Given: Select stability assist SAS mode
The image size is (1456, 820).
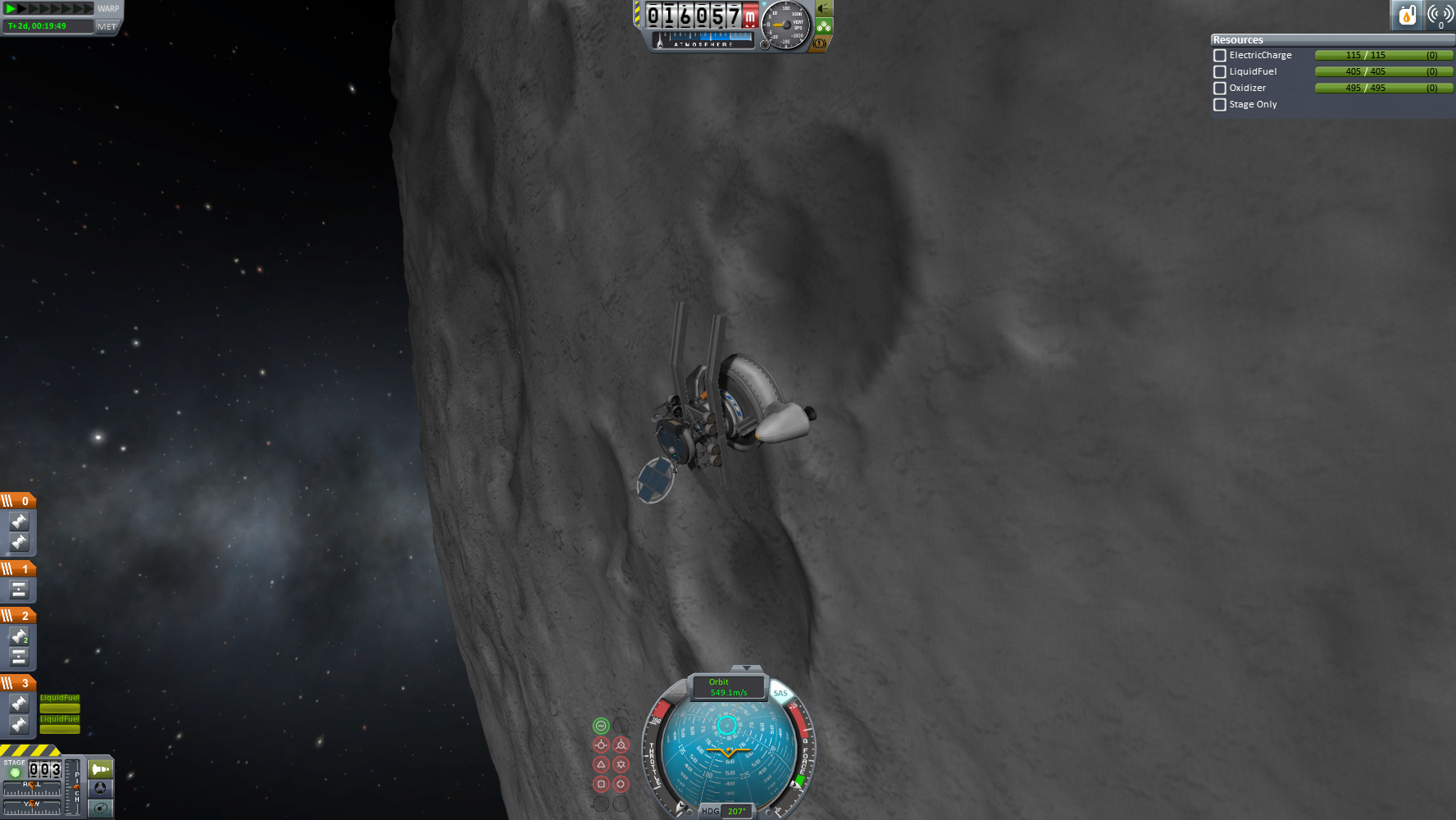Looking at the screenshot, I should 601,726.
